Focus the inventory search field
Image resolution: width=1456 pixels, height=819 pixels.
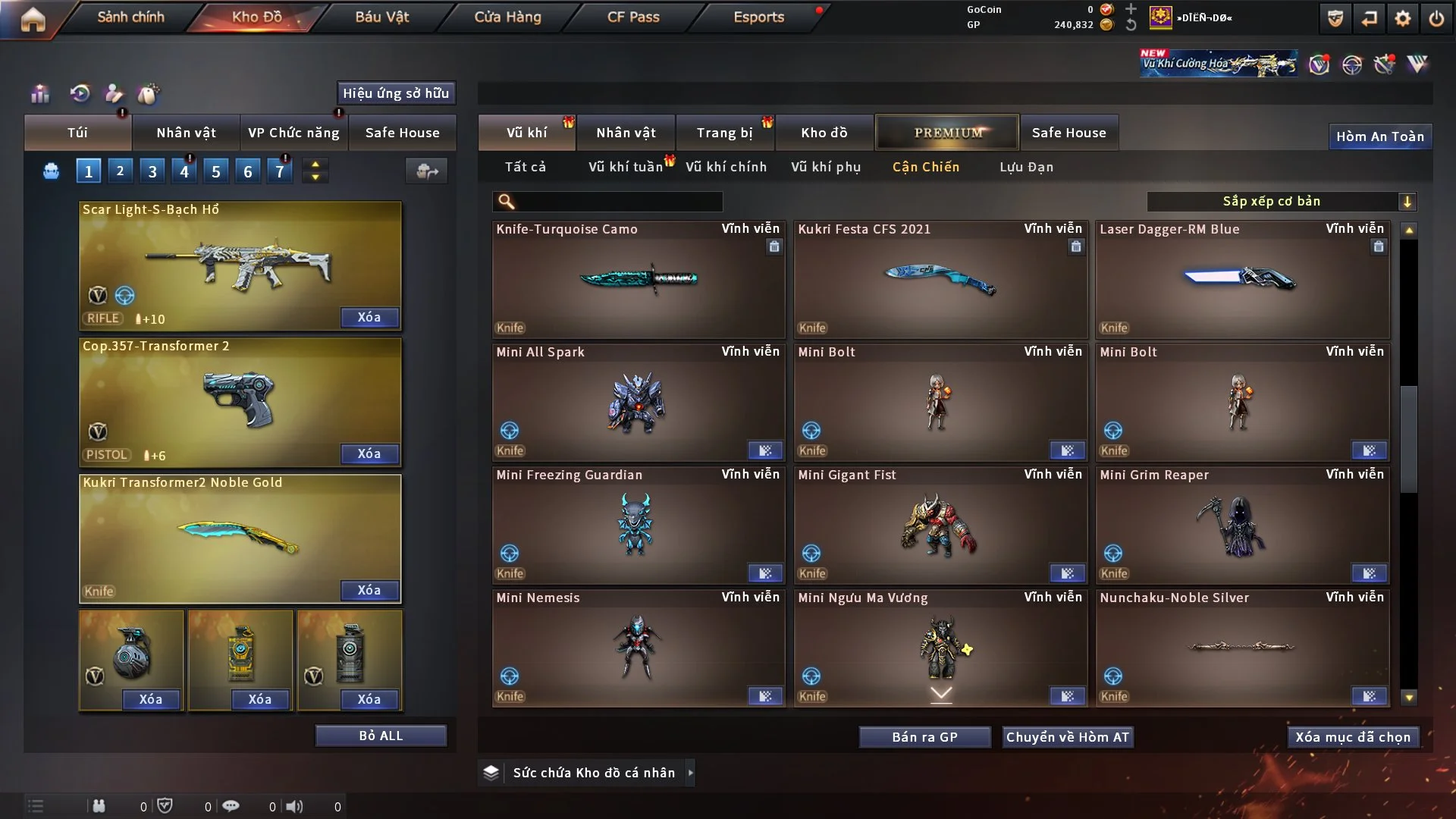point(618,201)
